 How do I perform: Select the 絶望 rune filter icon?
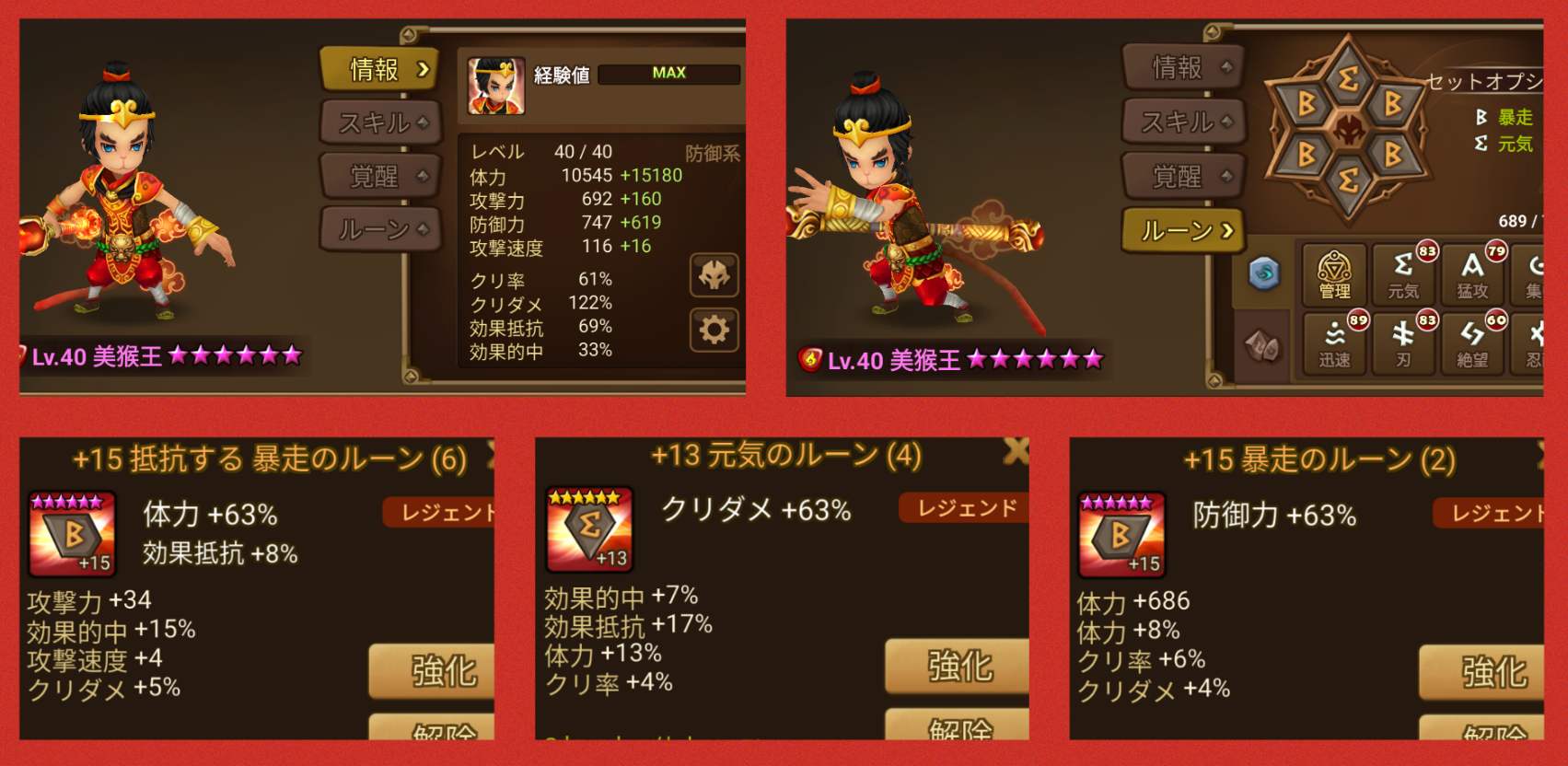click(x=1472, y=342)
